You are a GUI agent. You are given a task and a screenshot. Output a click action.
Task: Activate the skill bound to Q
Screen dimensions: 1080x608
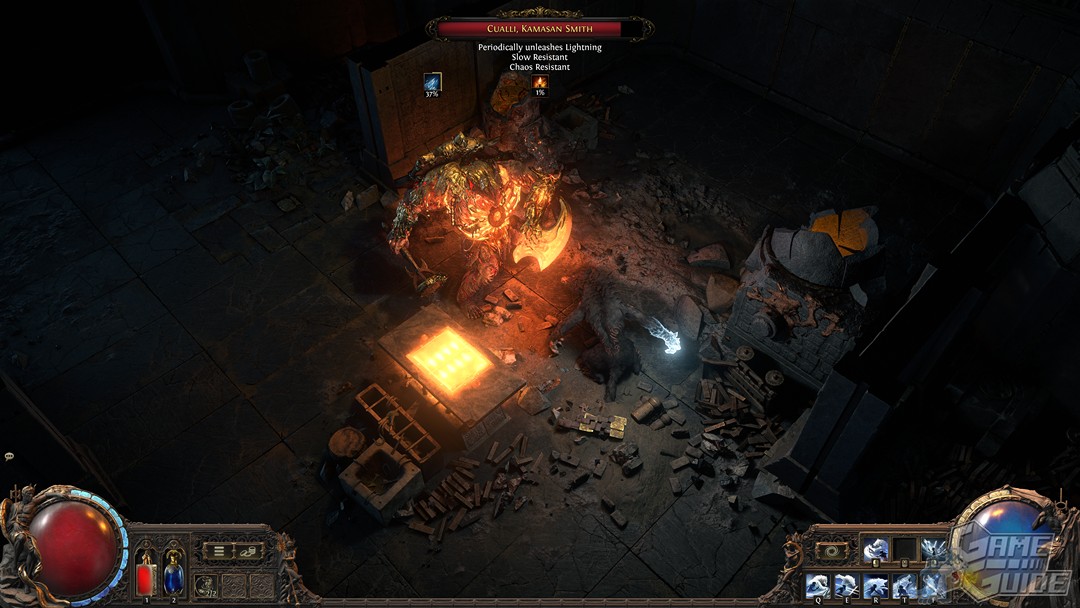point(818,586)
